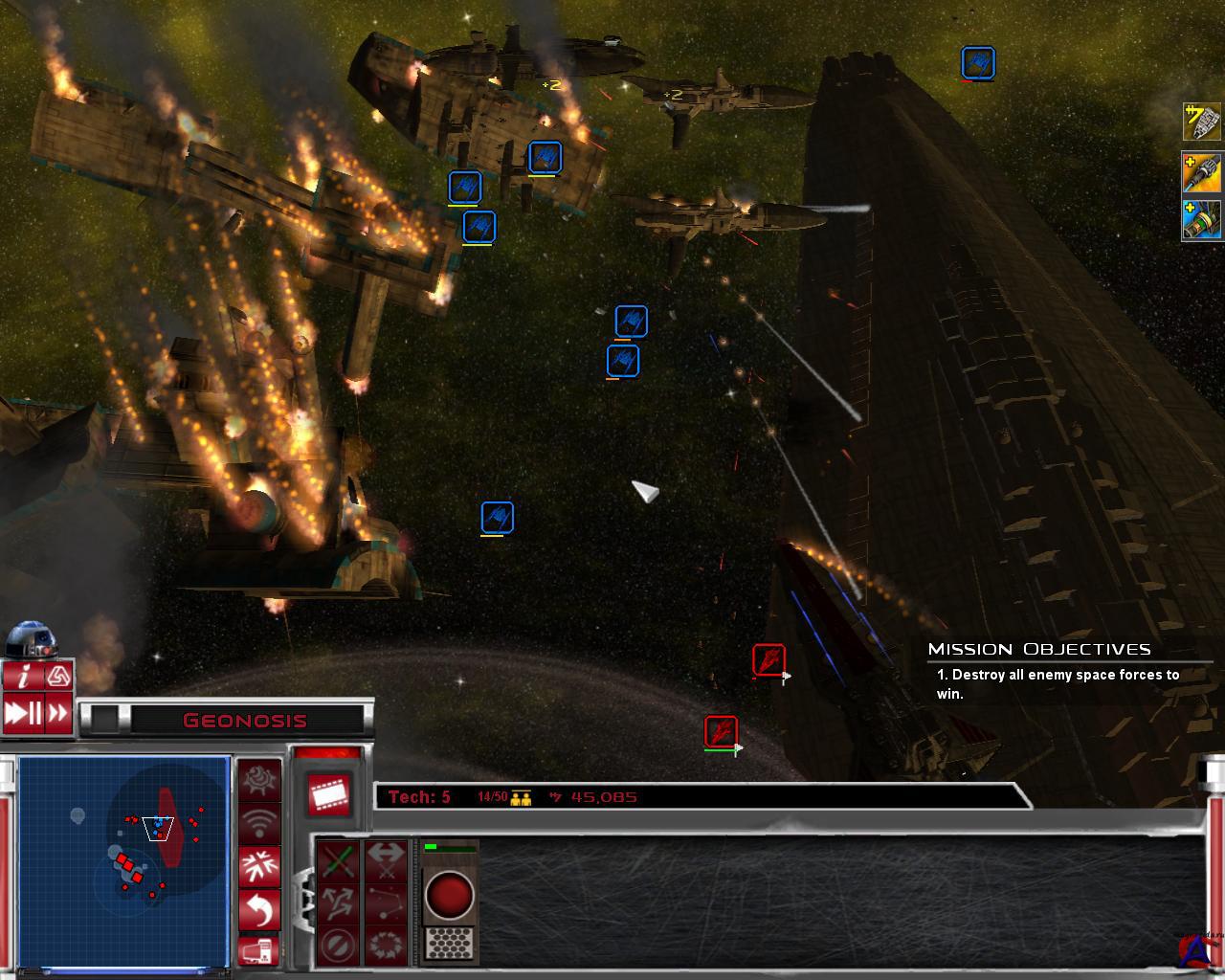Toggle the play/pause game speed button
1225x980 pixels.
coord(23,713)
